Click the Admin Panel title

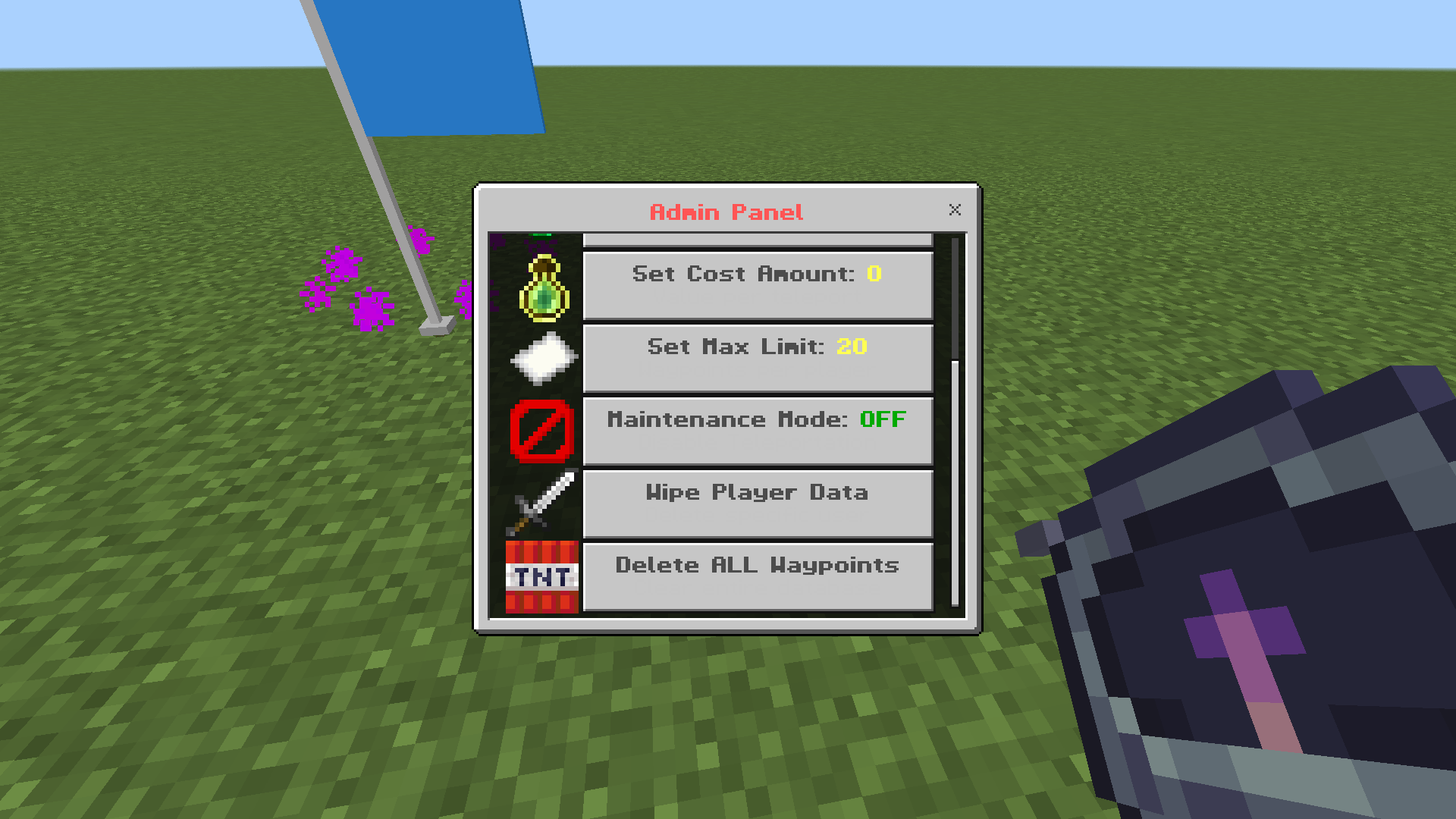point(726,212)
